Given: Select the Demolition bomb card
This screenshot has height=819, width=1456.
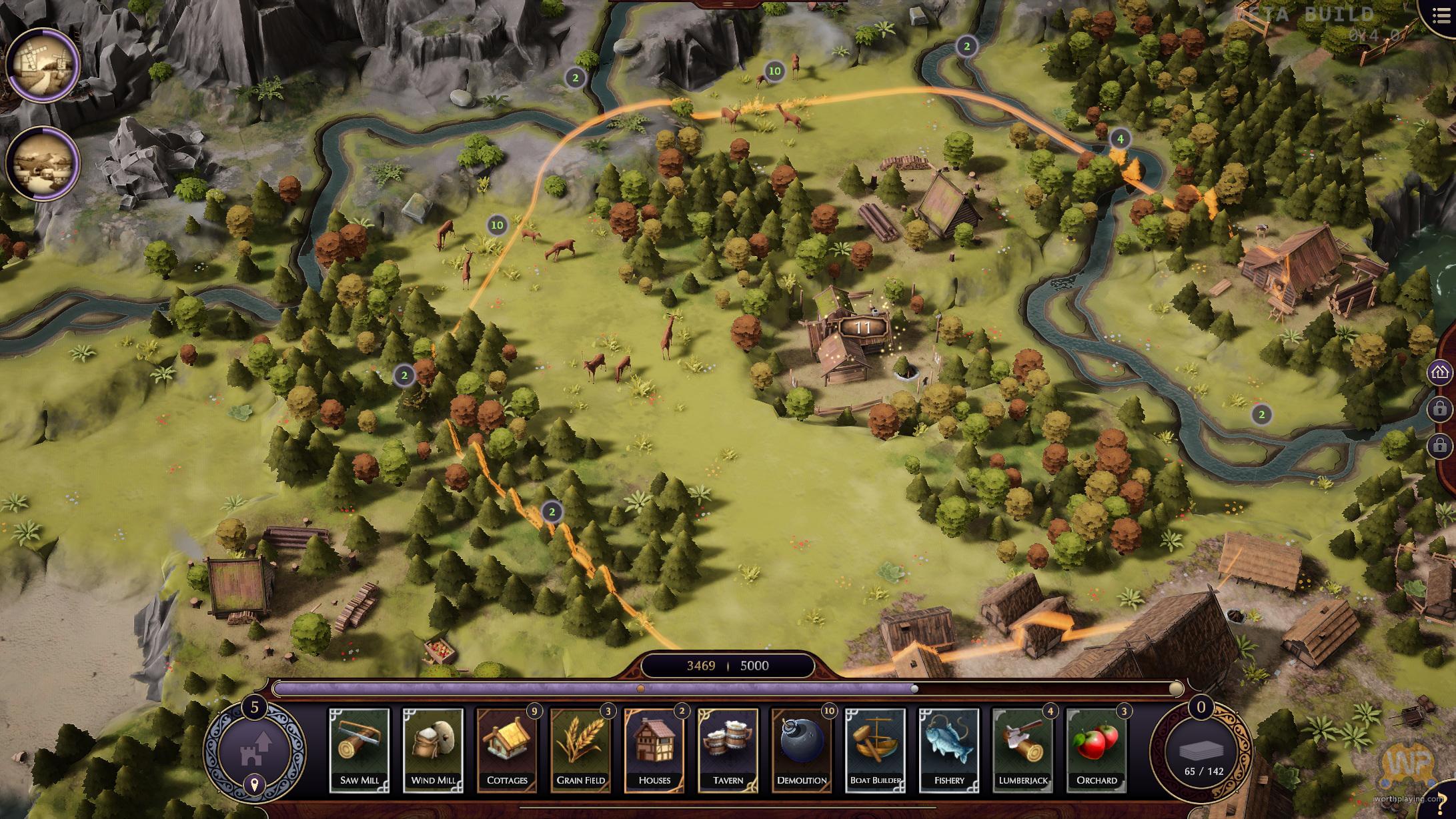Looking at the screenshot, I should coord(802,750).
